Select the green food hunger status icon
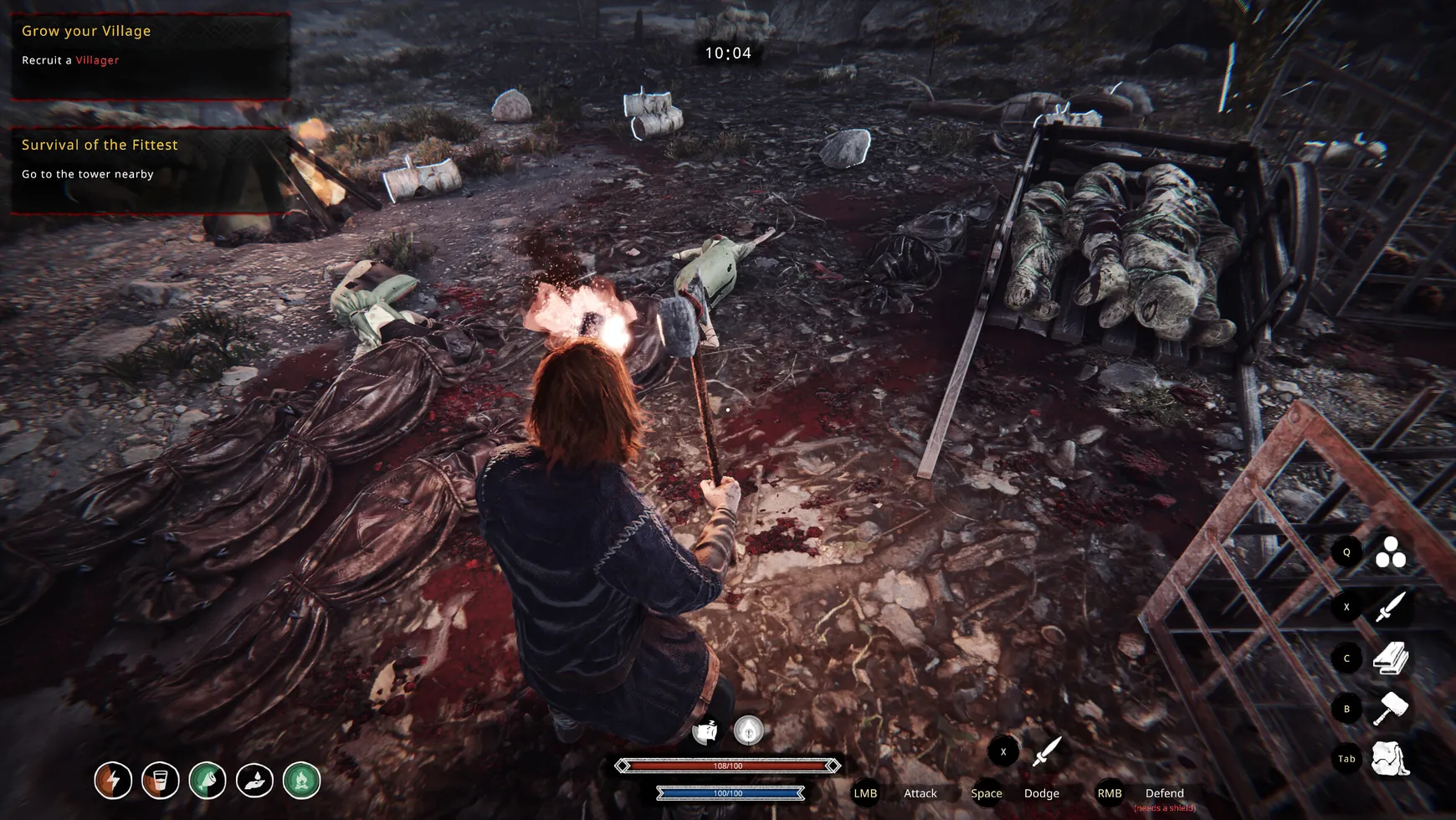The image size is (1456, 820). 208,781
